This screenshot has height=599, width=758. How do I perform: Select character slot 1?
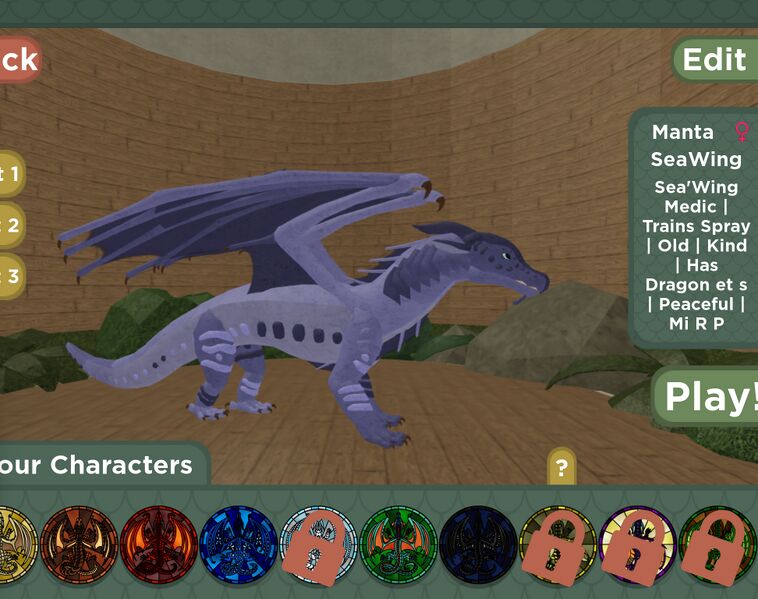10,174
